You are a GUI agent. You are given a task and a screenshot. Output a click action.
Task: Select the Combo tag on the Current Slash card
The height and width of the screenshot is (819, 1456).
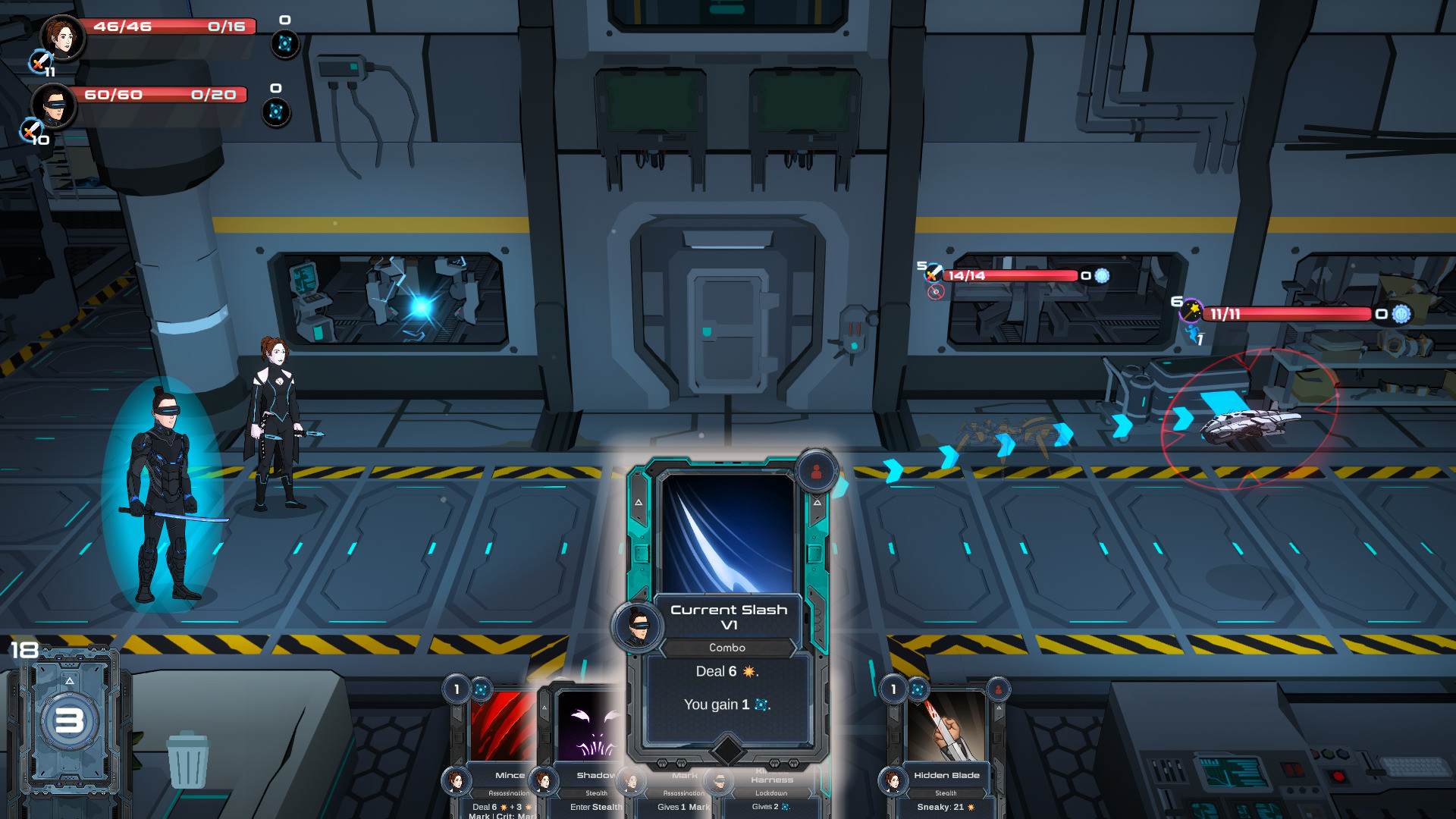(728, 648)
